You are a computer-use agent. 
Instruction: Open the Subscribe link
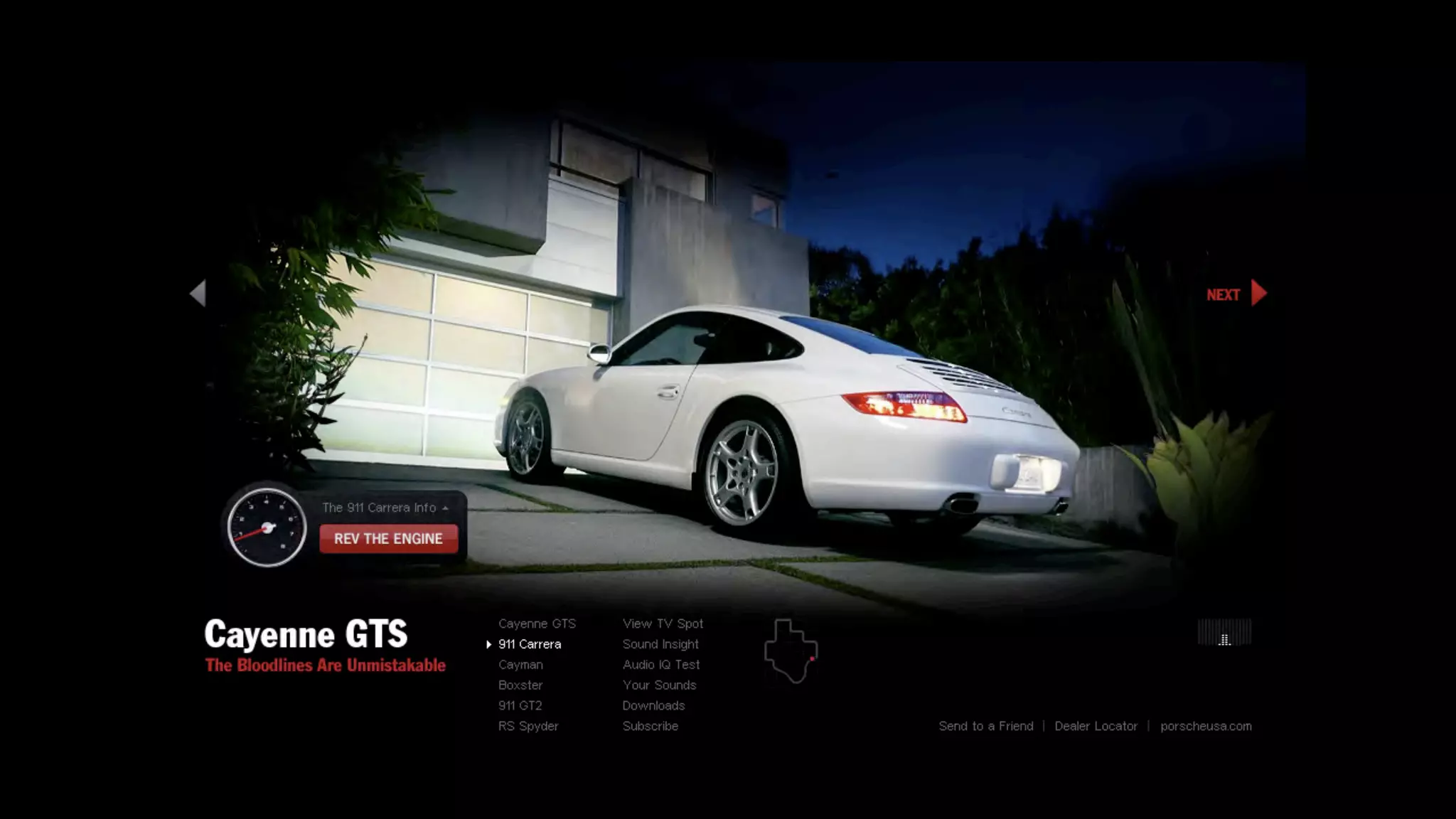650,726
